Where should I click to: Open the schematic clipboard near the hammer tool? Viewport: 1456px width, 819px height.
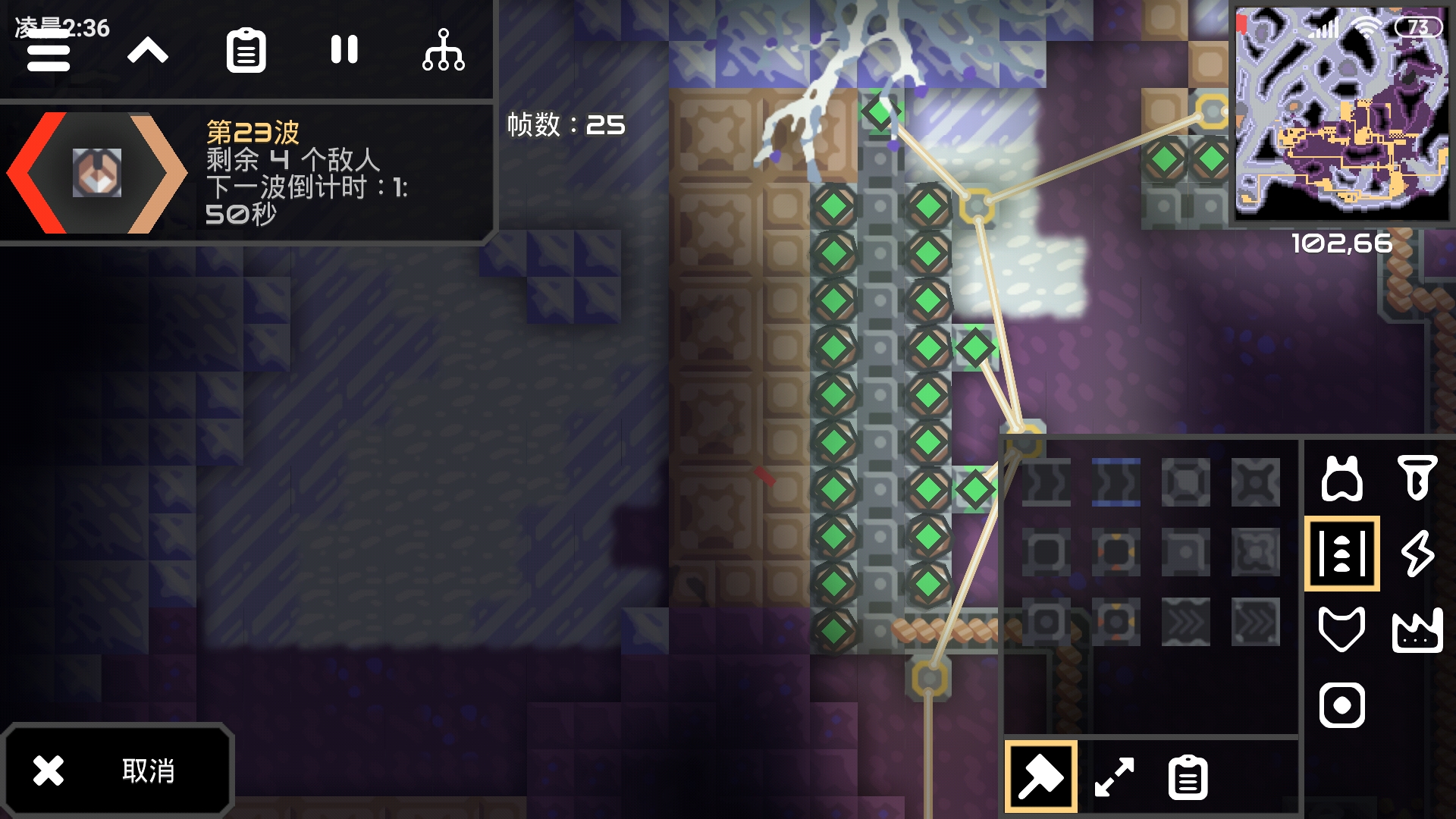pyautogui.click(x=1187, y=777)
